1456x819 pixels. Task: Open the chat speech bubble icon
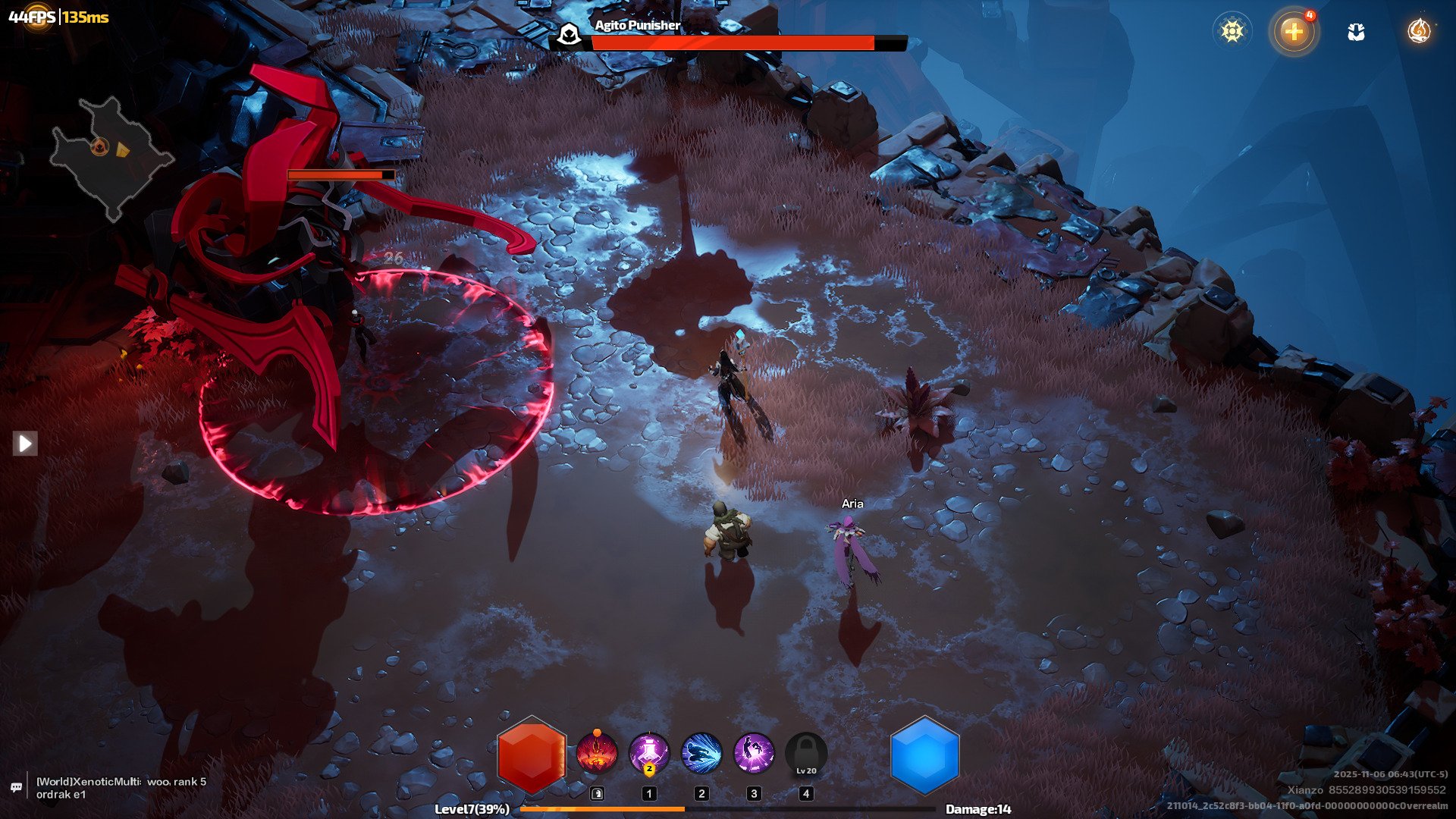(x=17, y=787)
